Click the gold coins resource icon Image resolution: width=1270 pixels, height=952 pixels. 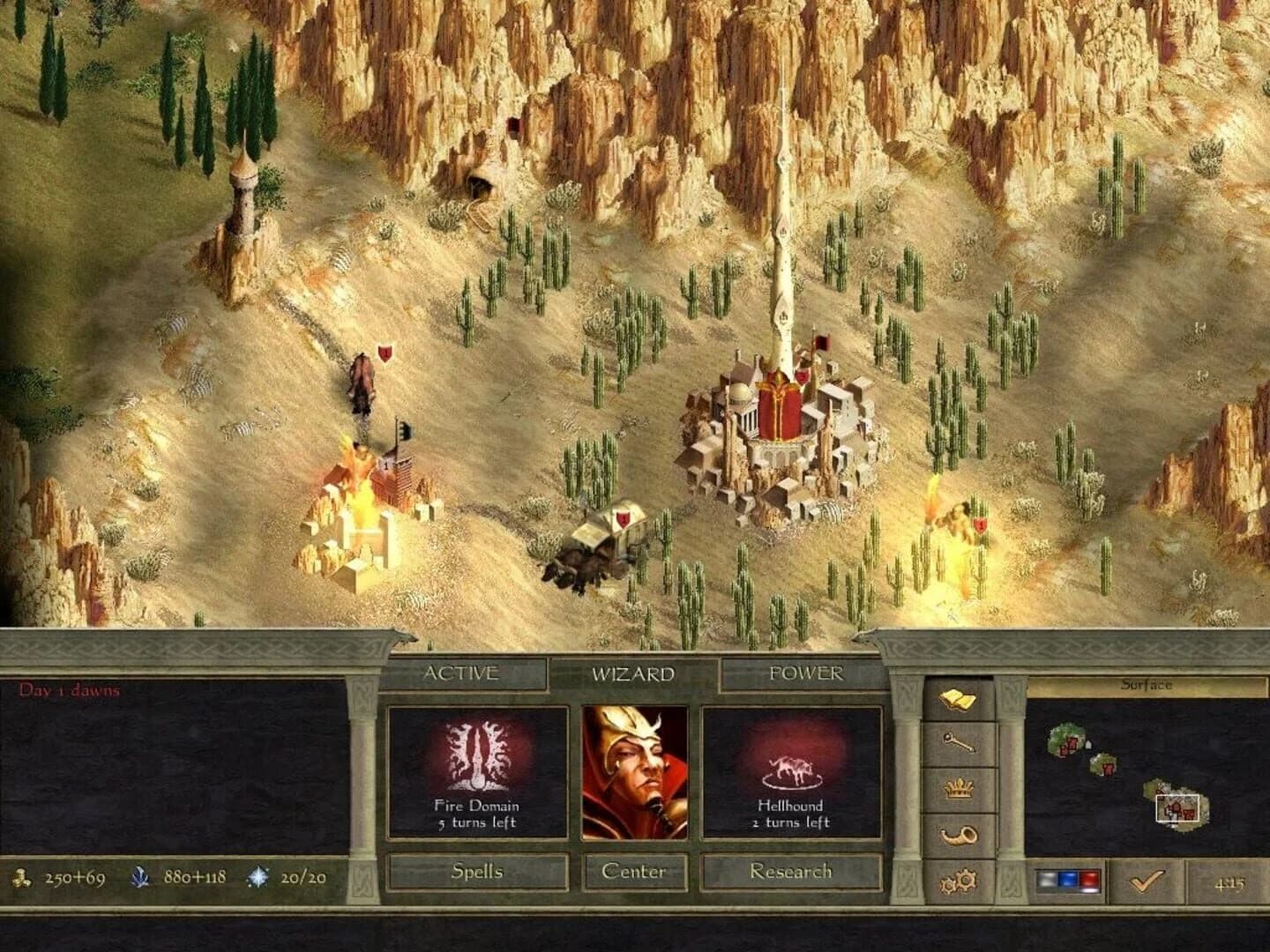coord(19,876)
